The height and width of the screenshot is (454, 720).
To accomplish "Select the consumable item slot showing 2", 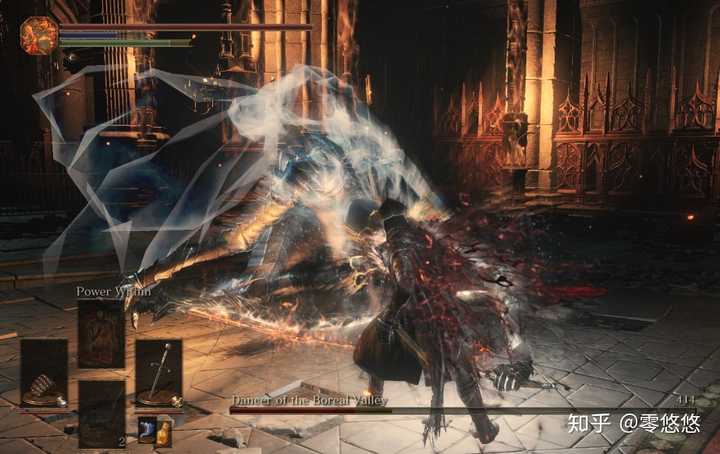I will pyautogui.click(x=101, y=412).
